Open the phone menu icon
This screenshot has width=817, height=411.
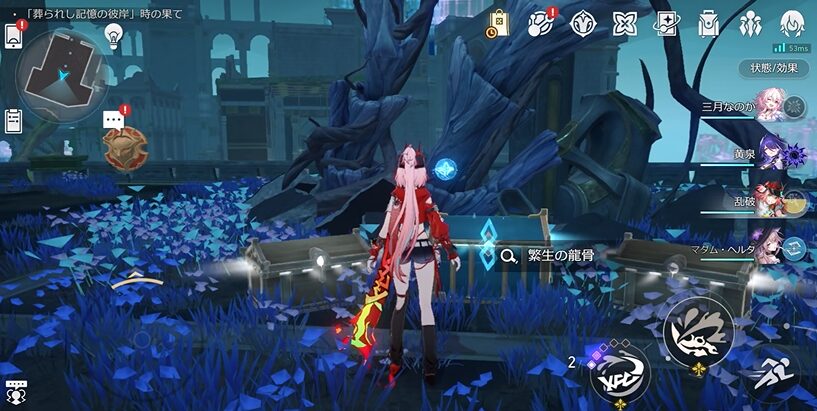[x=14, y=36]
